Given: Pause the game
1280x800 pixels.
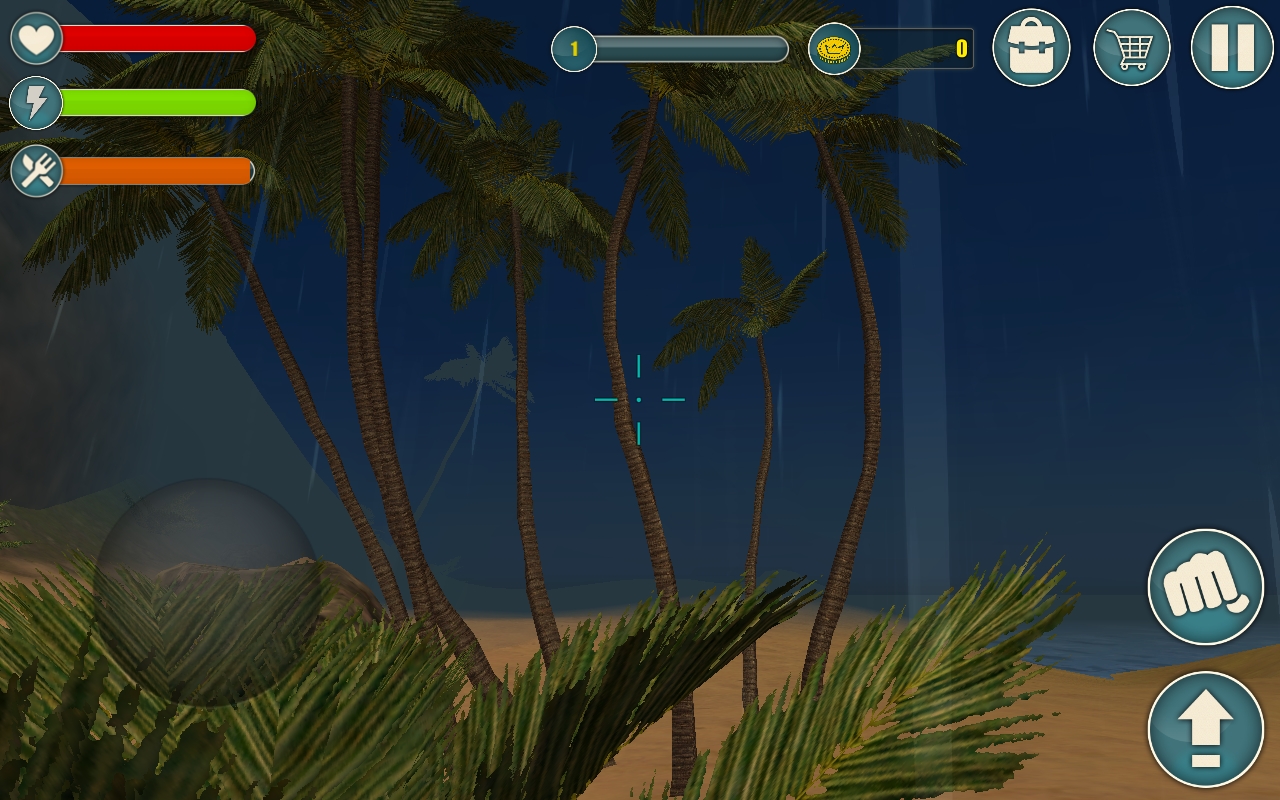Looking at the screenshot, I should pyautogui.click(x=1232, y=46).
